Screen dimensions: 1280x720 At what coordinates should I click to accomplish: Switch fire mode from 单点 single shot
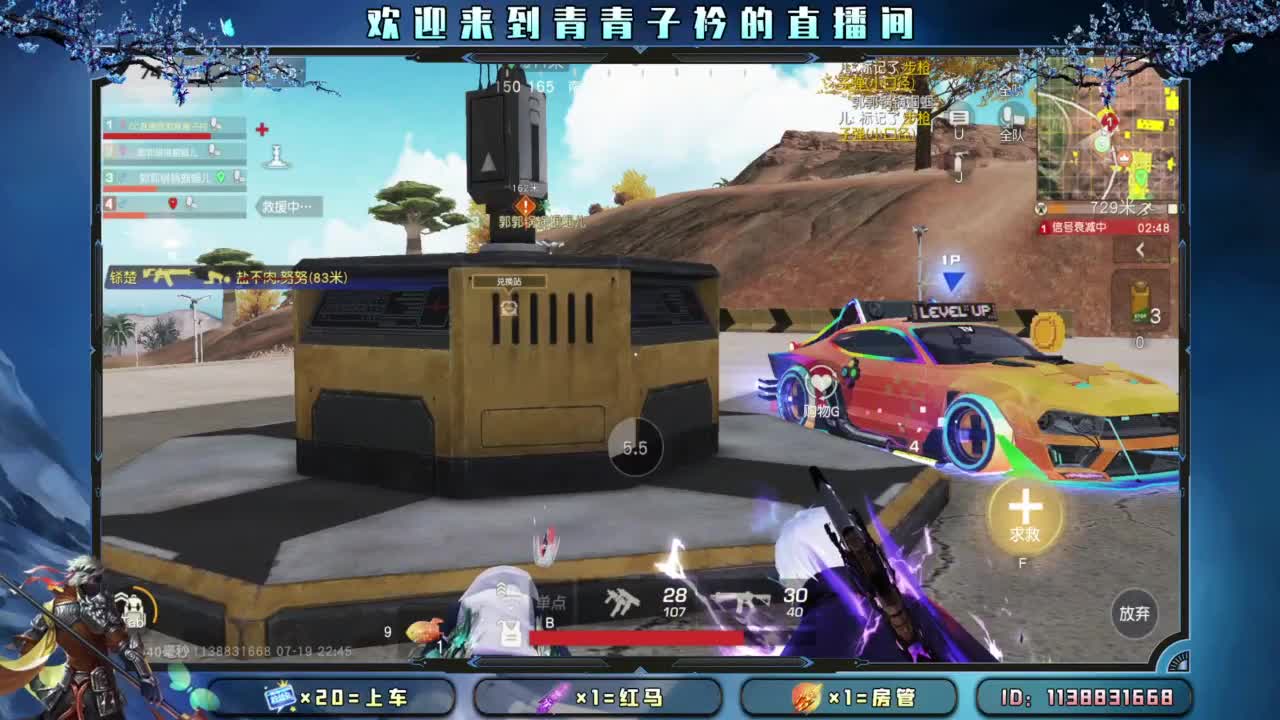550,601
